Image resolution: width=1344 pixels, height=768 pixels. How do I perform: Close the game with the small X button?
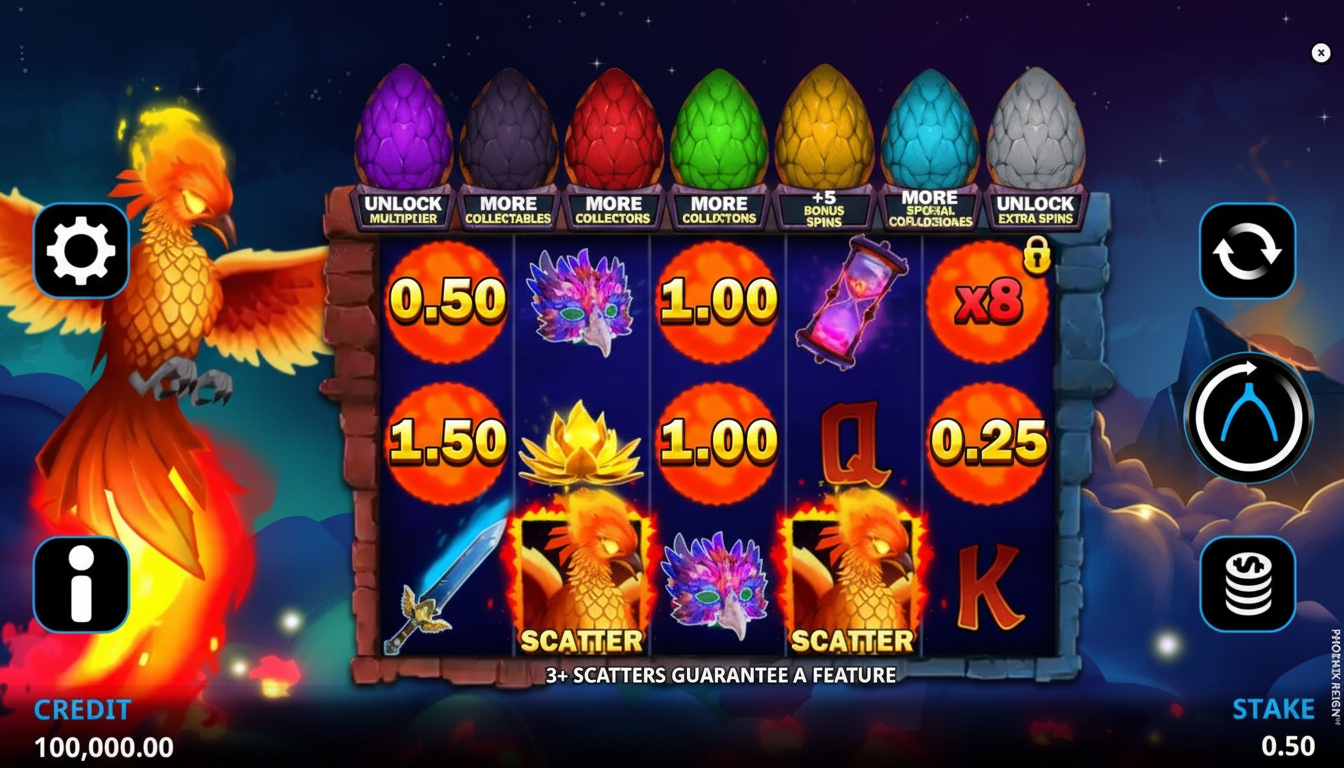[x=1321, y=53]
